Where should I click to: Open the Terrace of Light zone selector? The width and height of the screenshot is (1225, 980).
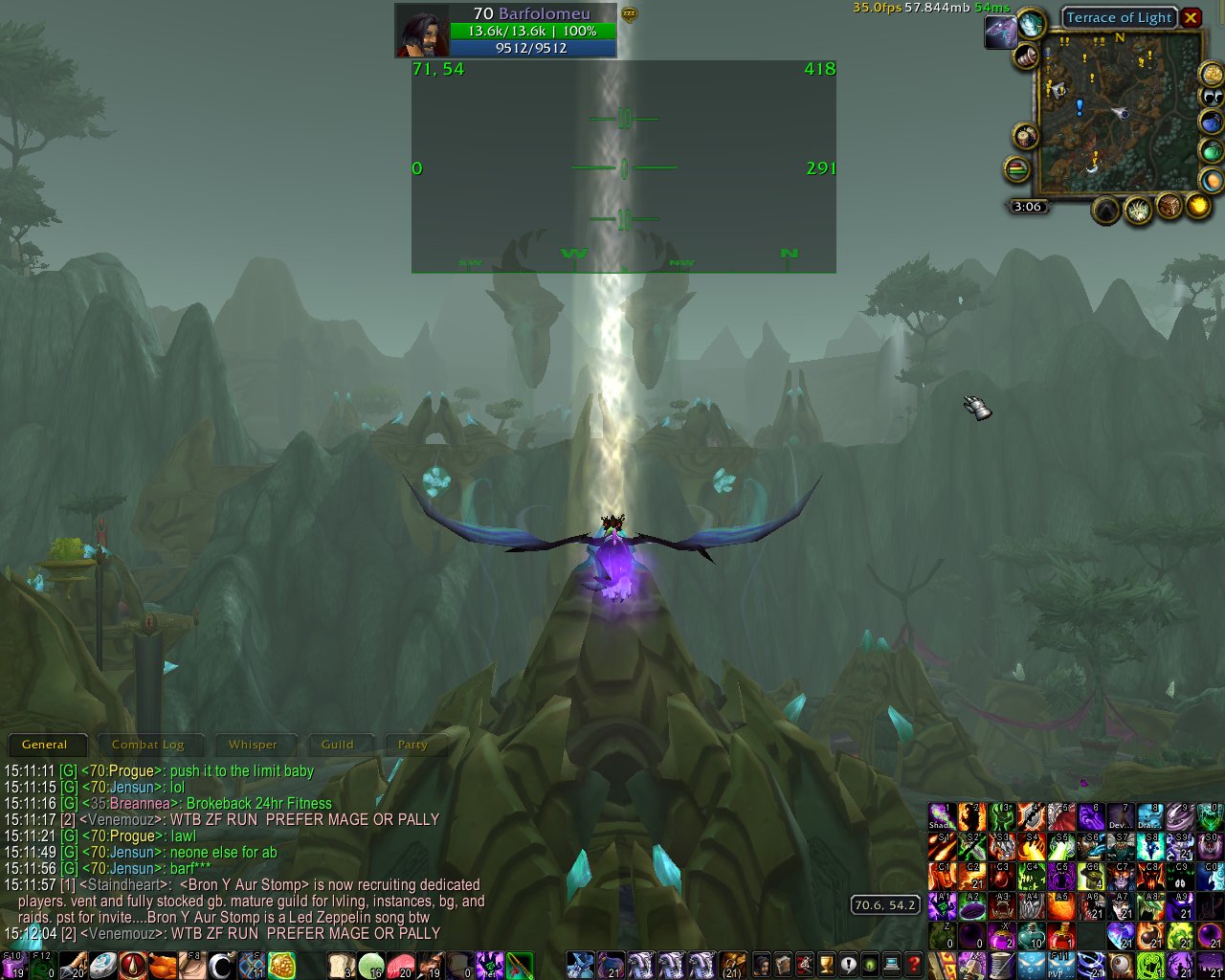[x=1118, y=17]
